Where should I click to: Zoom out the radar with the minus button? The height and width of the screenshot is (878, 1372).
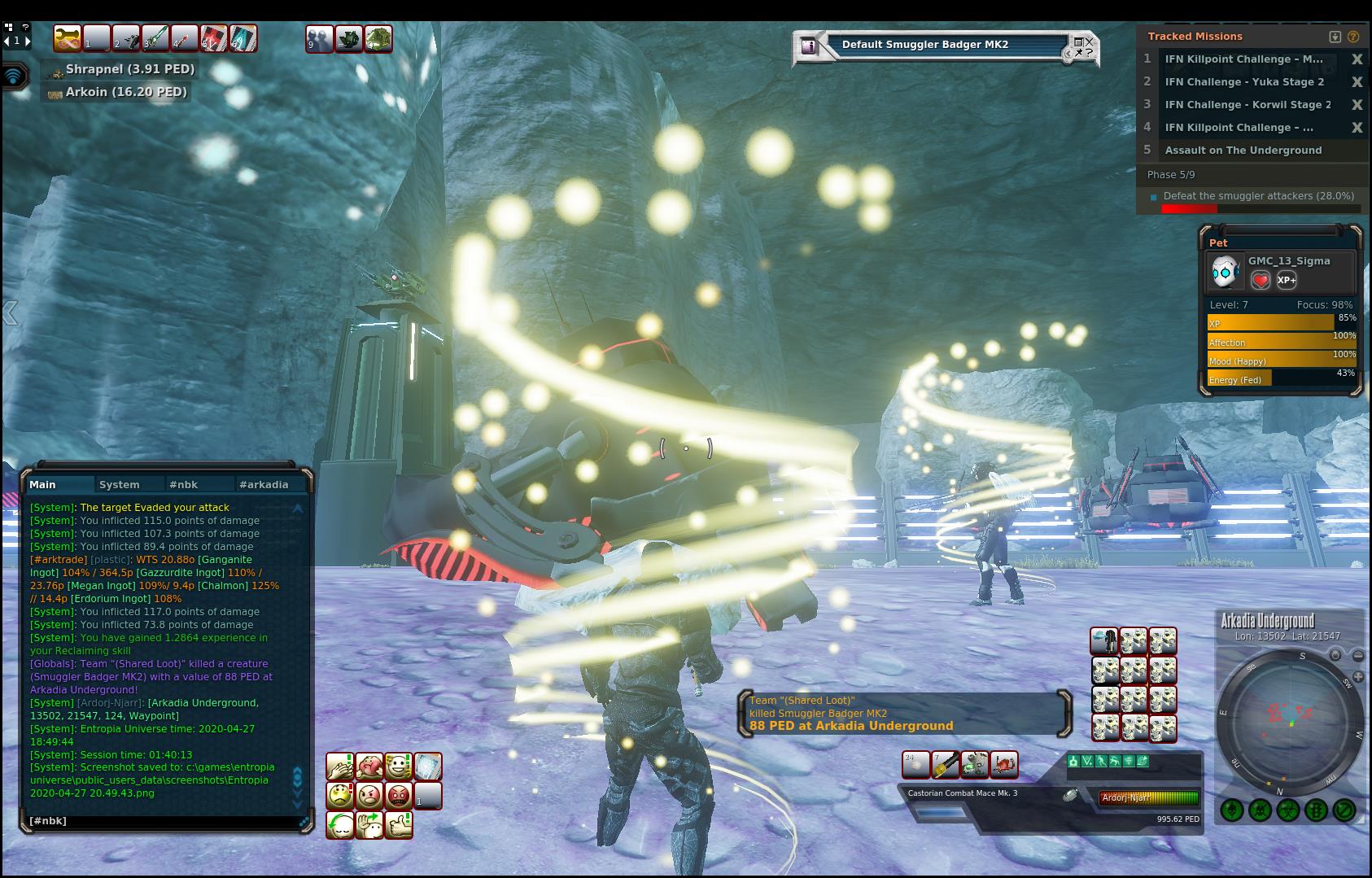click(x=1357, y=655)
